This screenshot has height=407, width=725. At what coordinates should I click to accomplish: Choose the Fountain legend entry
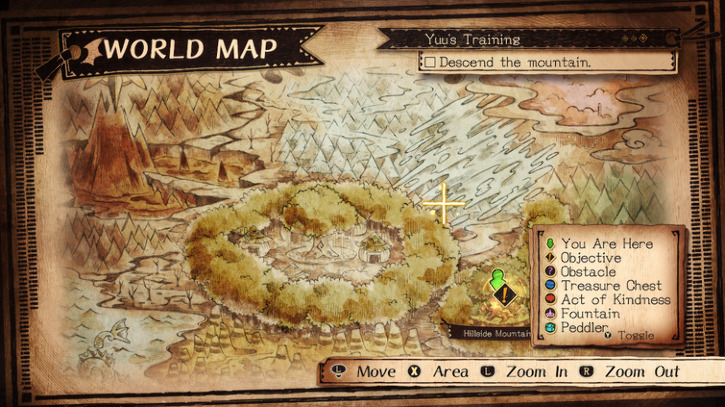tap(590, 314)
